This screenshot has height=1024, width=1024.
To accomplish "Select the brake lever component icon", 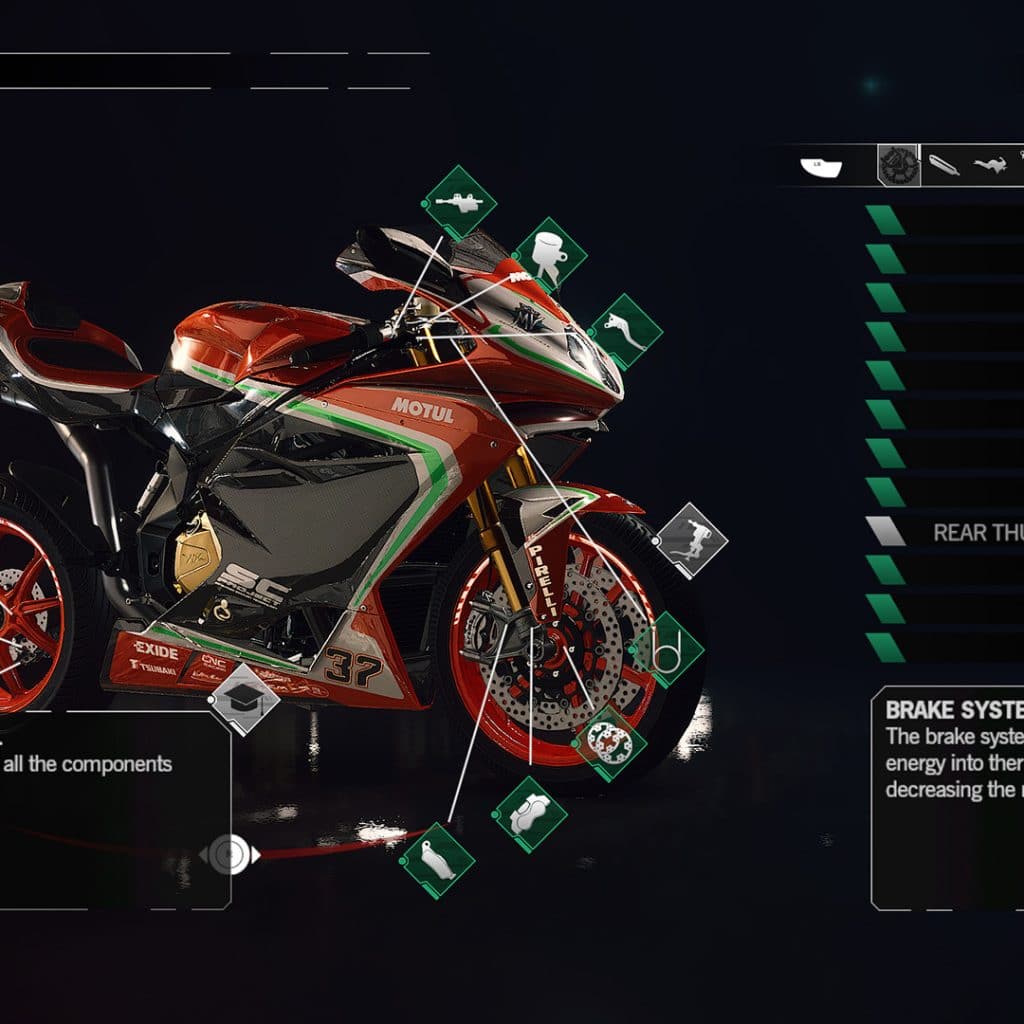I will pyautogui.click(x=625, y=331).
